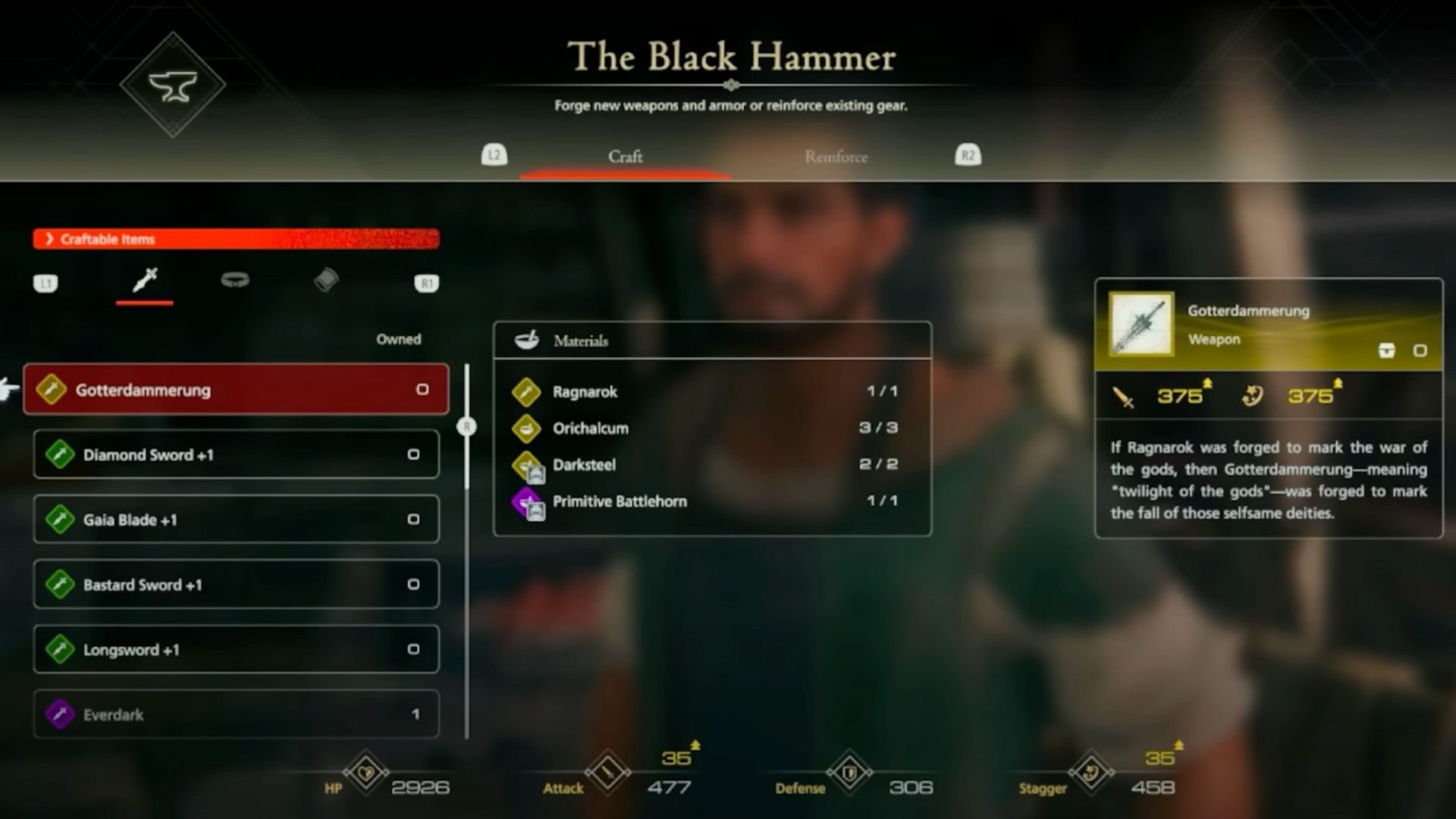Click the Primitive Battlehorn material icon
Viewport: 1456px width, 819px height.
pos(529,501)
